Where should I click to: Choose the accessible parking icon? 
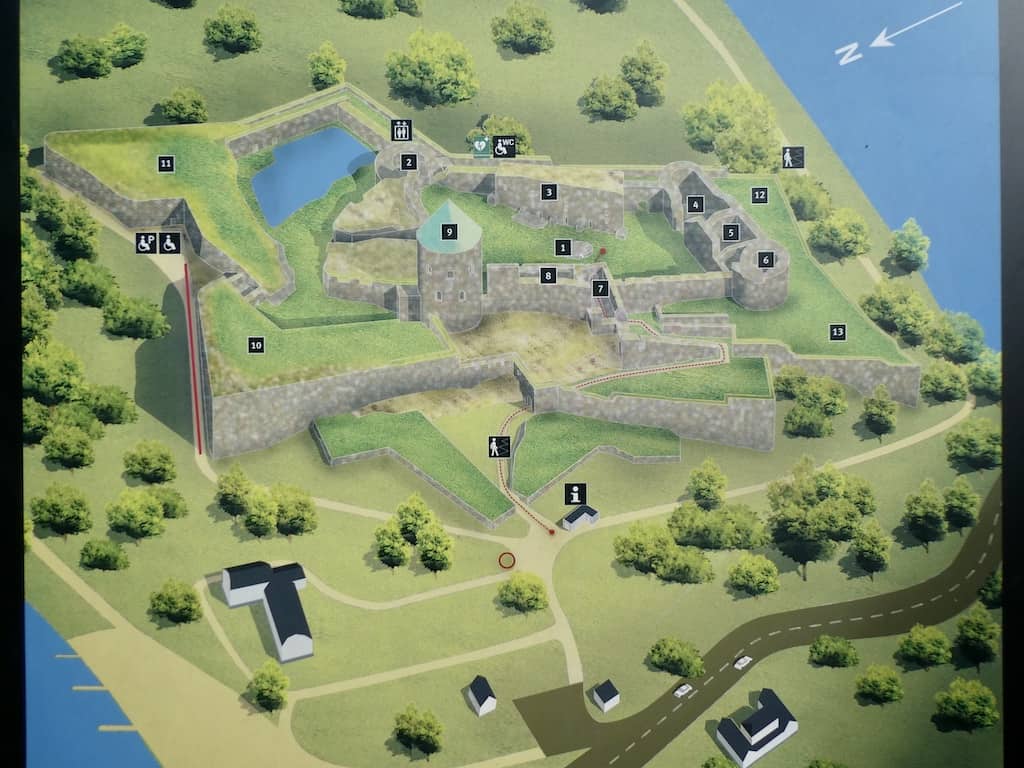coord(146,242)
